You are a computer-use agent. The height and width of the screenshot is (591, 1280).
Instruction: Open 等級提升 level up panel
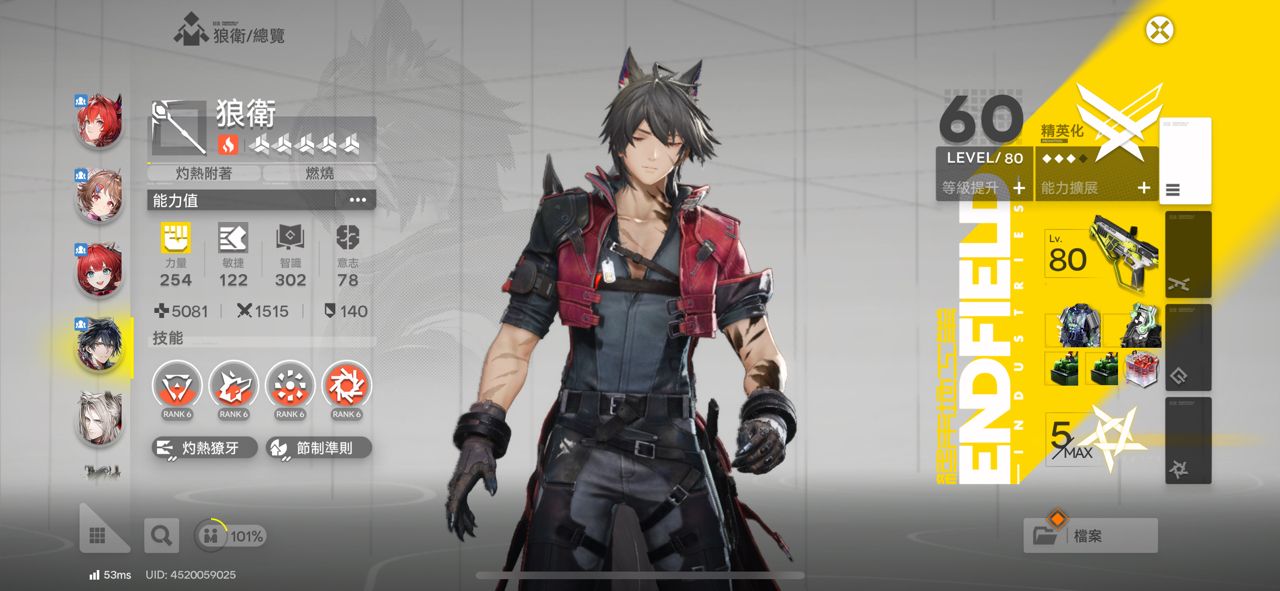(x=984, y=187)
